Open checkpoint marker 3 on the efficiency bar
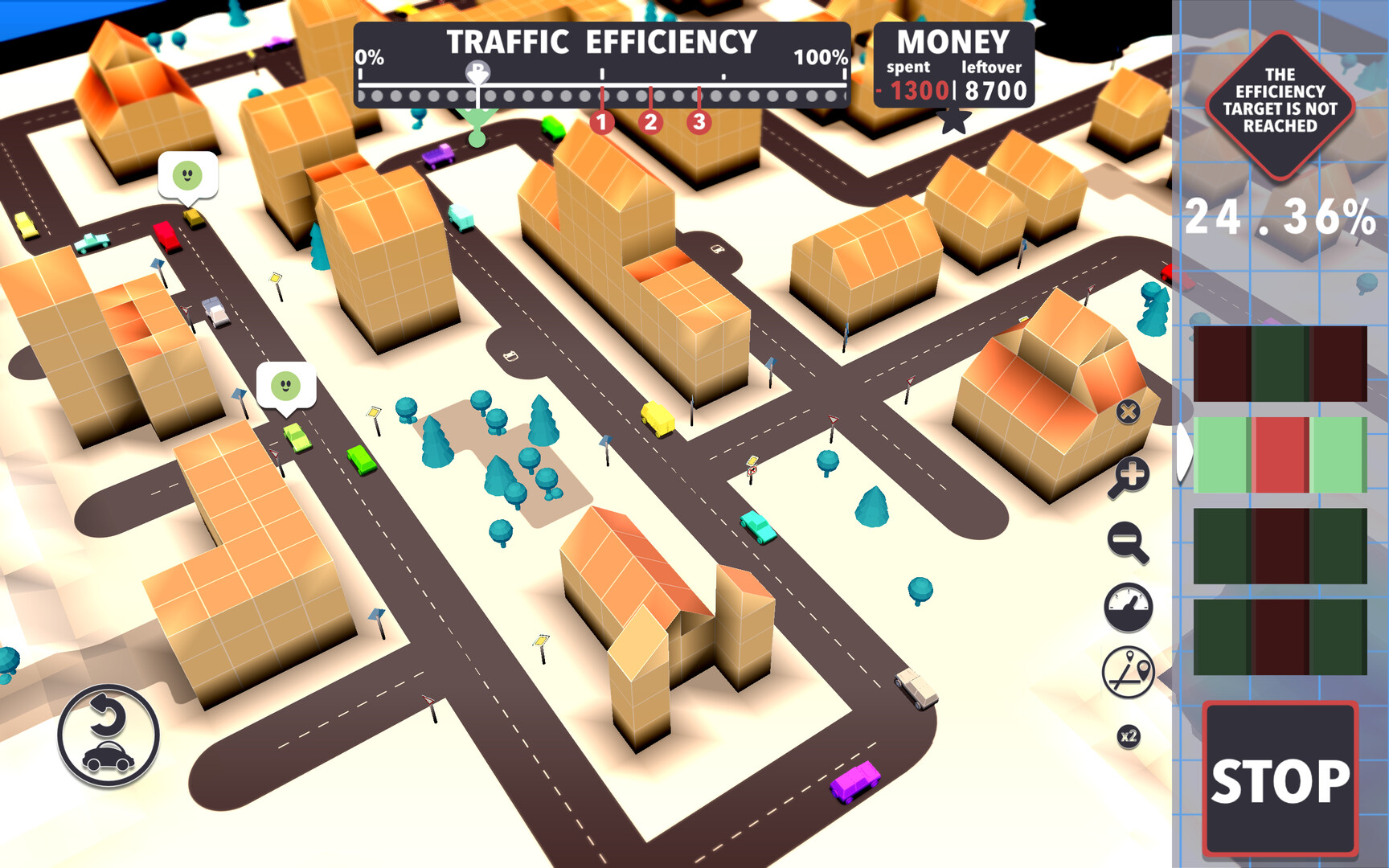 point(699,123)
